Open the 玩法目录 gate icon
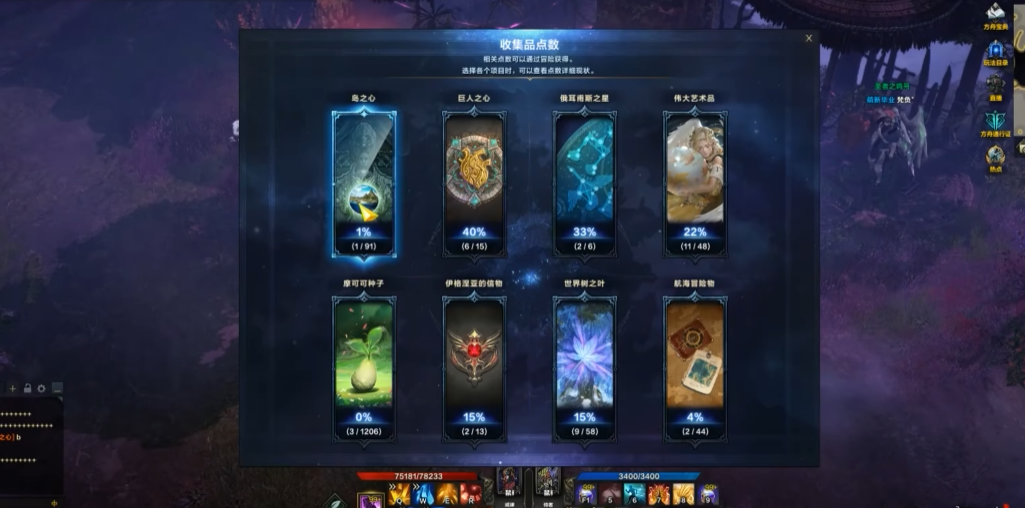This screenshot has height=508, width=1025. (x=995, y=51)
